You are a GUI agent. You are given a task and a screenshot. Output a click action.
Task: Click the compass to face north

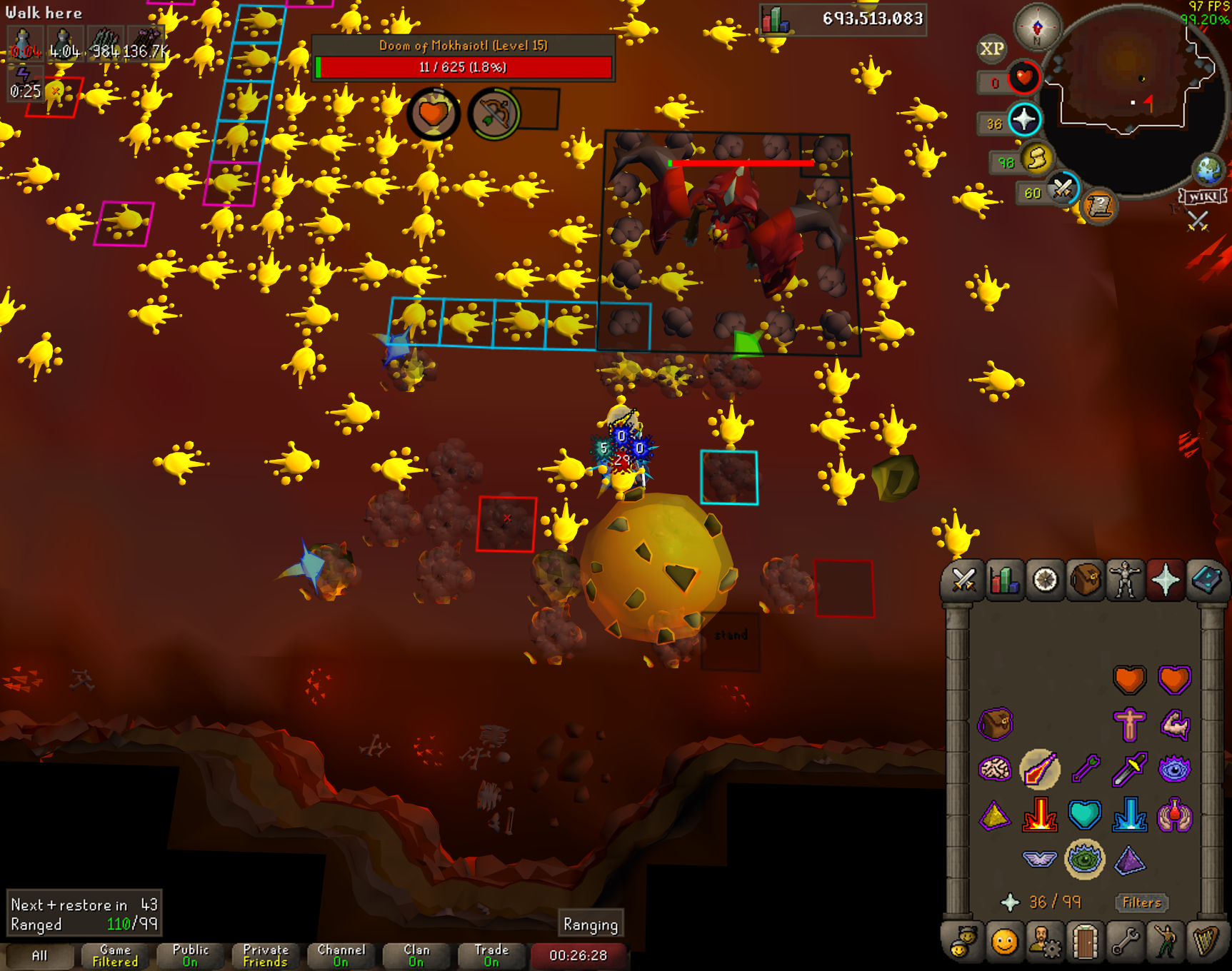tap(1038, 27)
